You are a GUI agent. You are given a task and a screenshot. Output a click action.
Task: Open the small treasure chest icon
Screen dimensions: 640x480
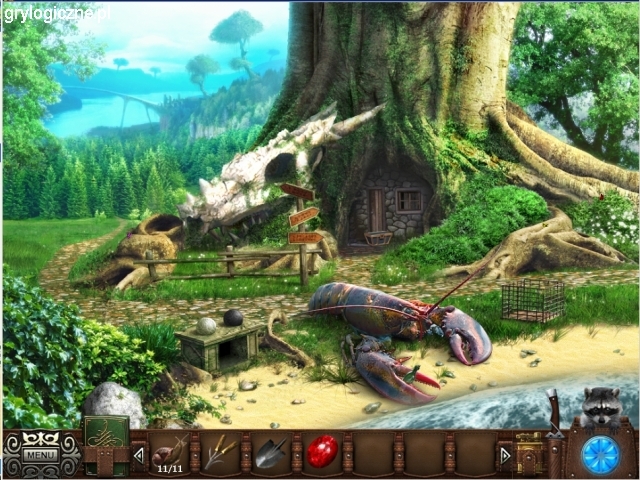tap(529, 452)
